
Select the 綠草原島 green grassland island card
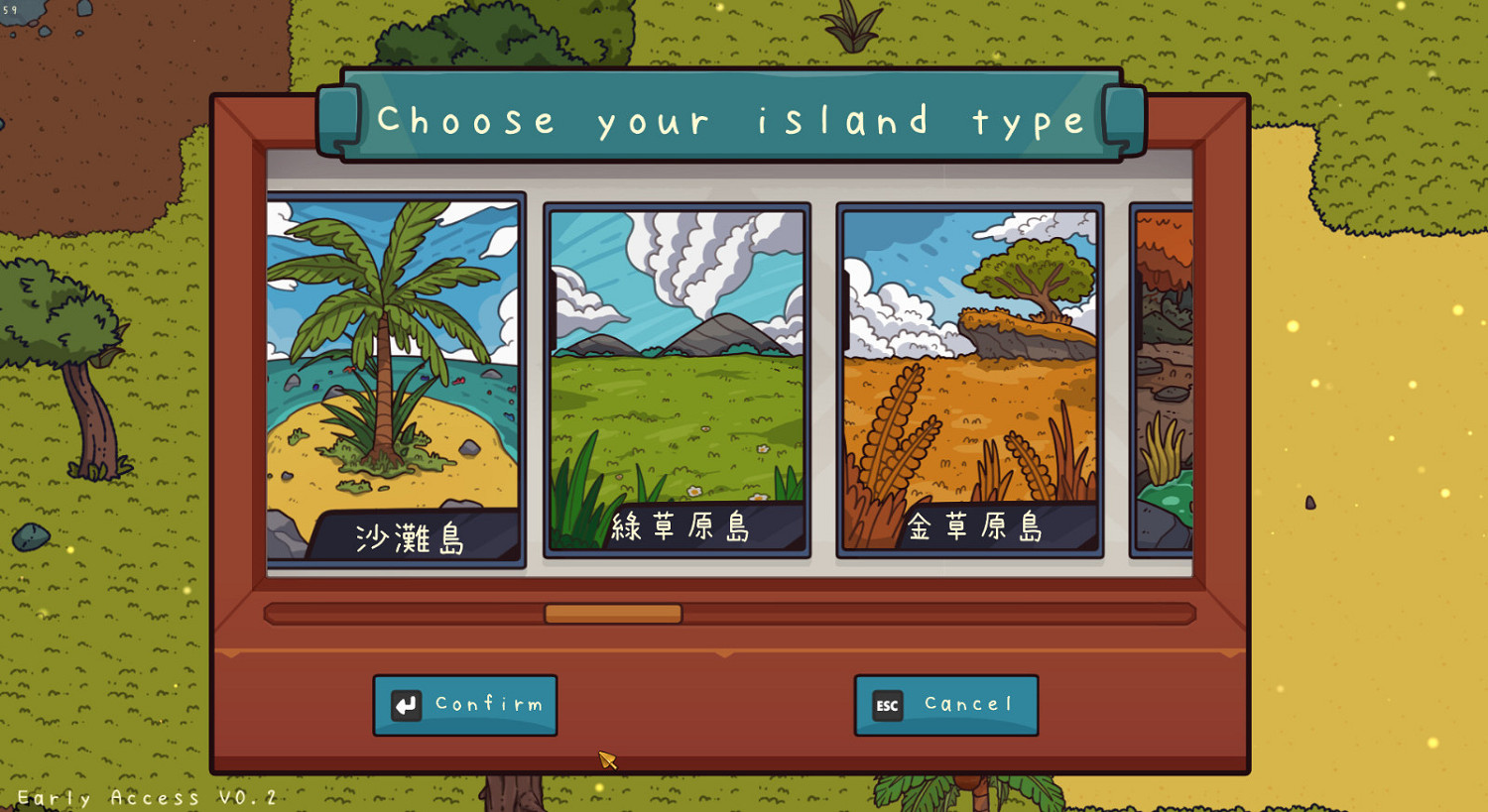click(677, 380)
